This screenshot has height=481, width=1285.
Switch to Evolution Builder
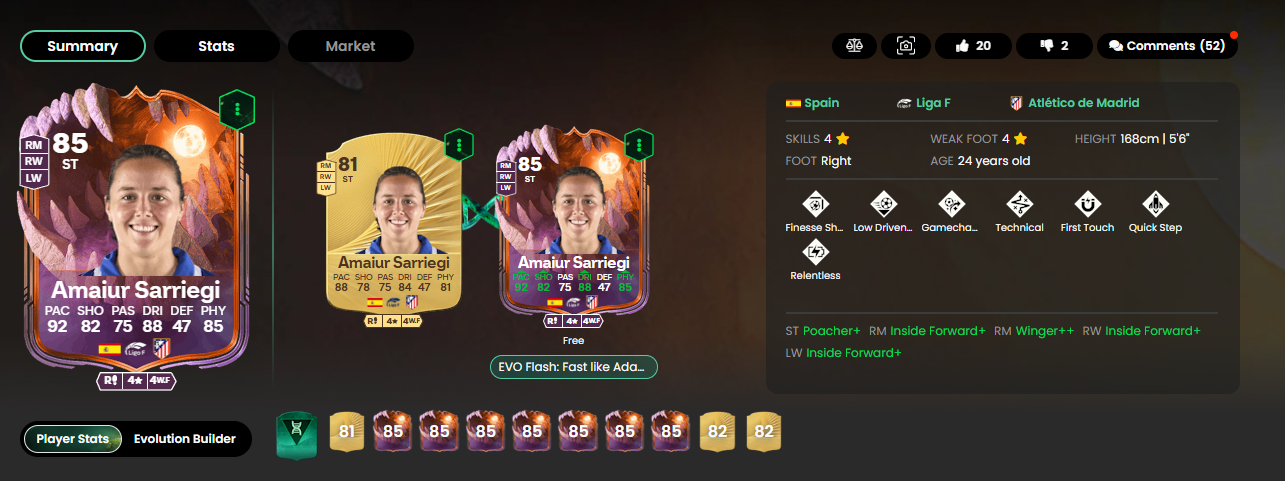[184, 439]
